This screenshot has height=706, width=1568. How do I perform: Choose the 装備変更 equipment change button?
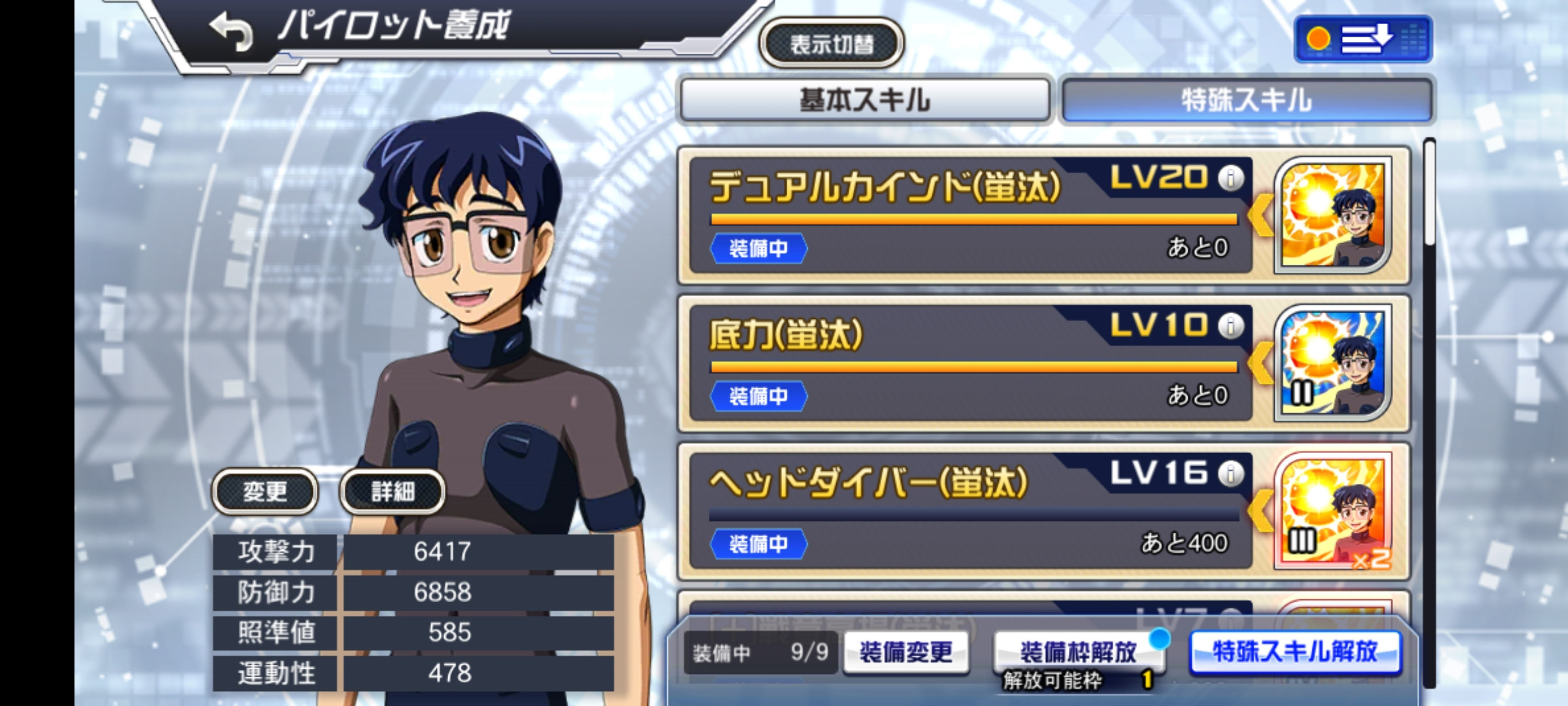tap(906, 652)
